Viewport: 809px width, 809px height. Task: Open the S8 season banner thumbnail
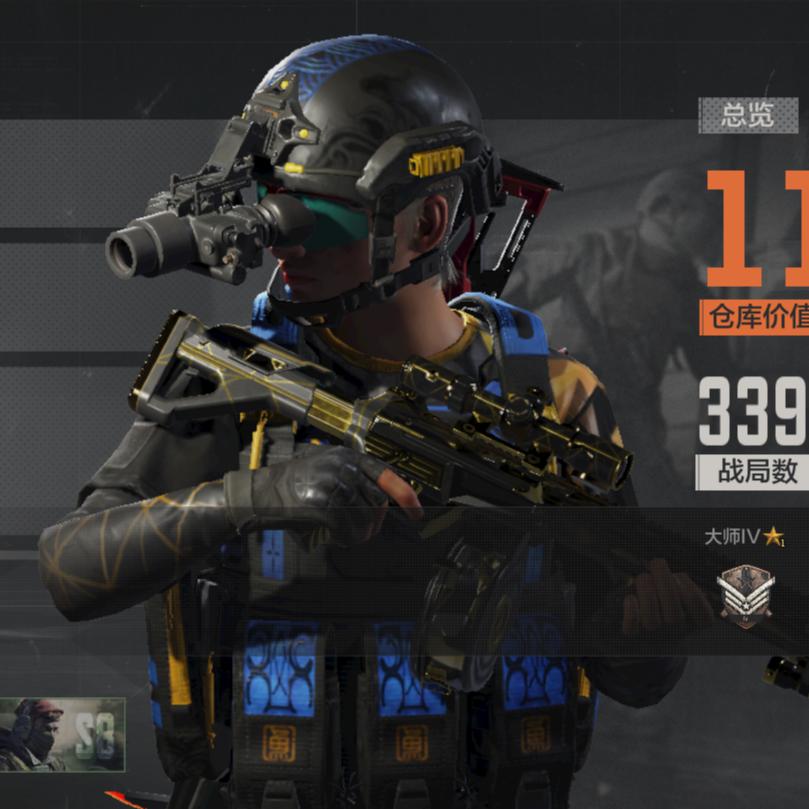tap(63, 734)
